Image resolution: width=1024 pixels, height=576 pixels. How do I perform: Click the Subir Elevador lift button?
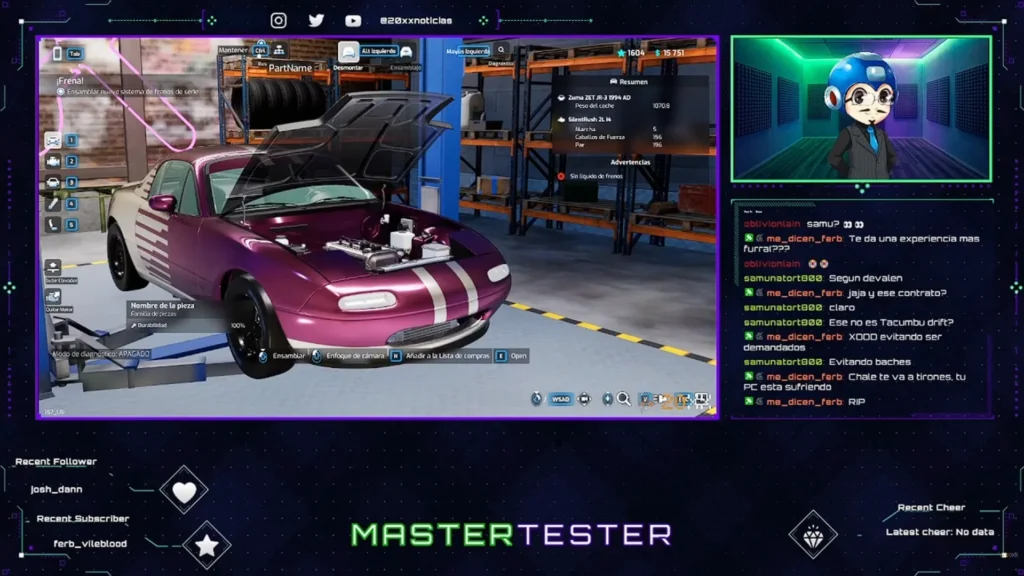point(53,268)
